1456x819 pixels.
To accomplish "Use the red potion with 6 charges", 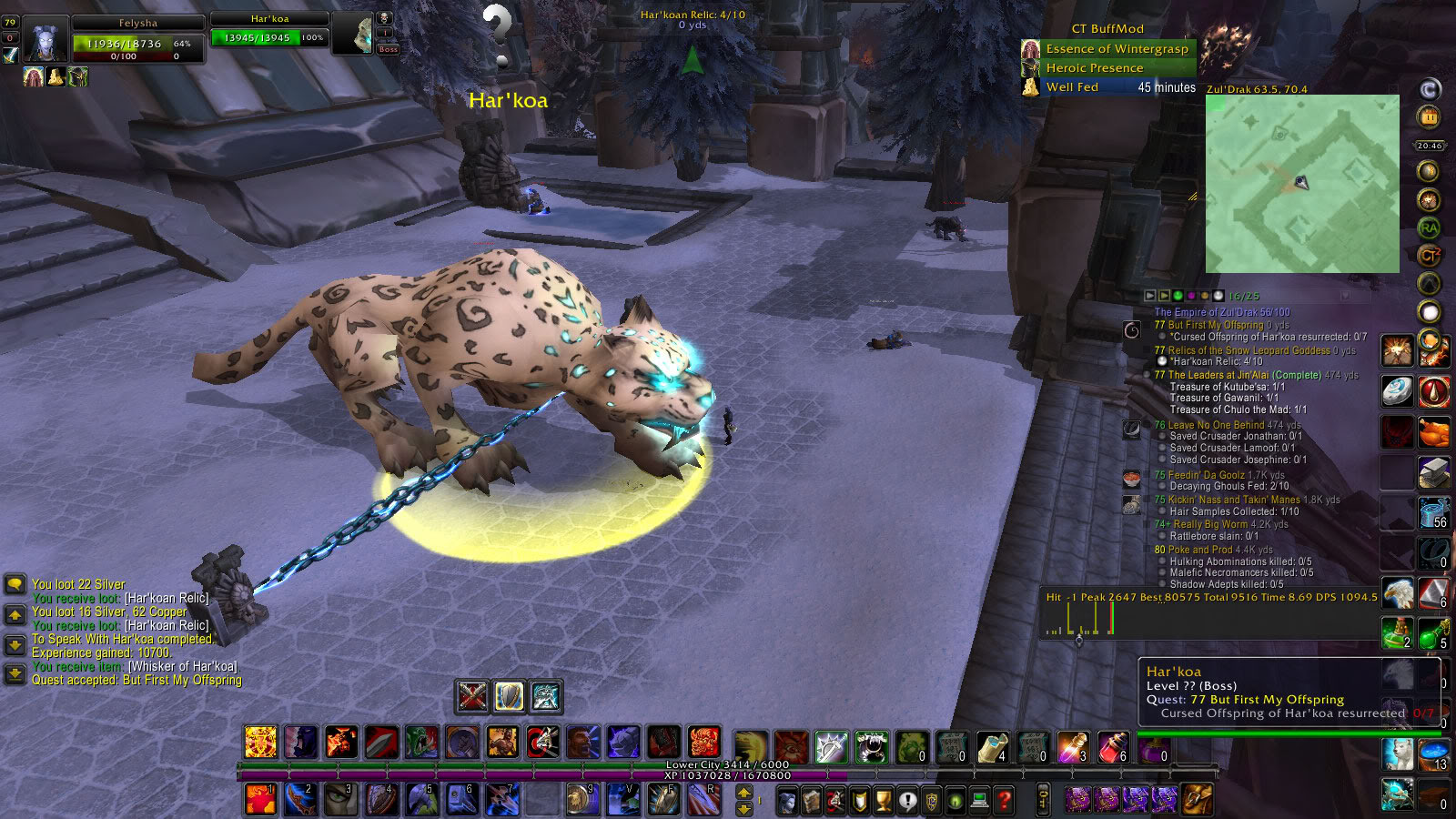I will [1113, 746].
